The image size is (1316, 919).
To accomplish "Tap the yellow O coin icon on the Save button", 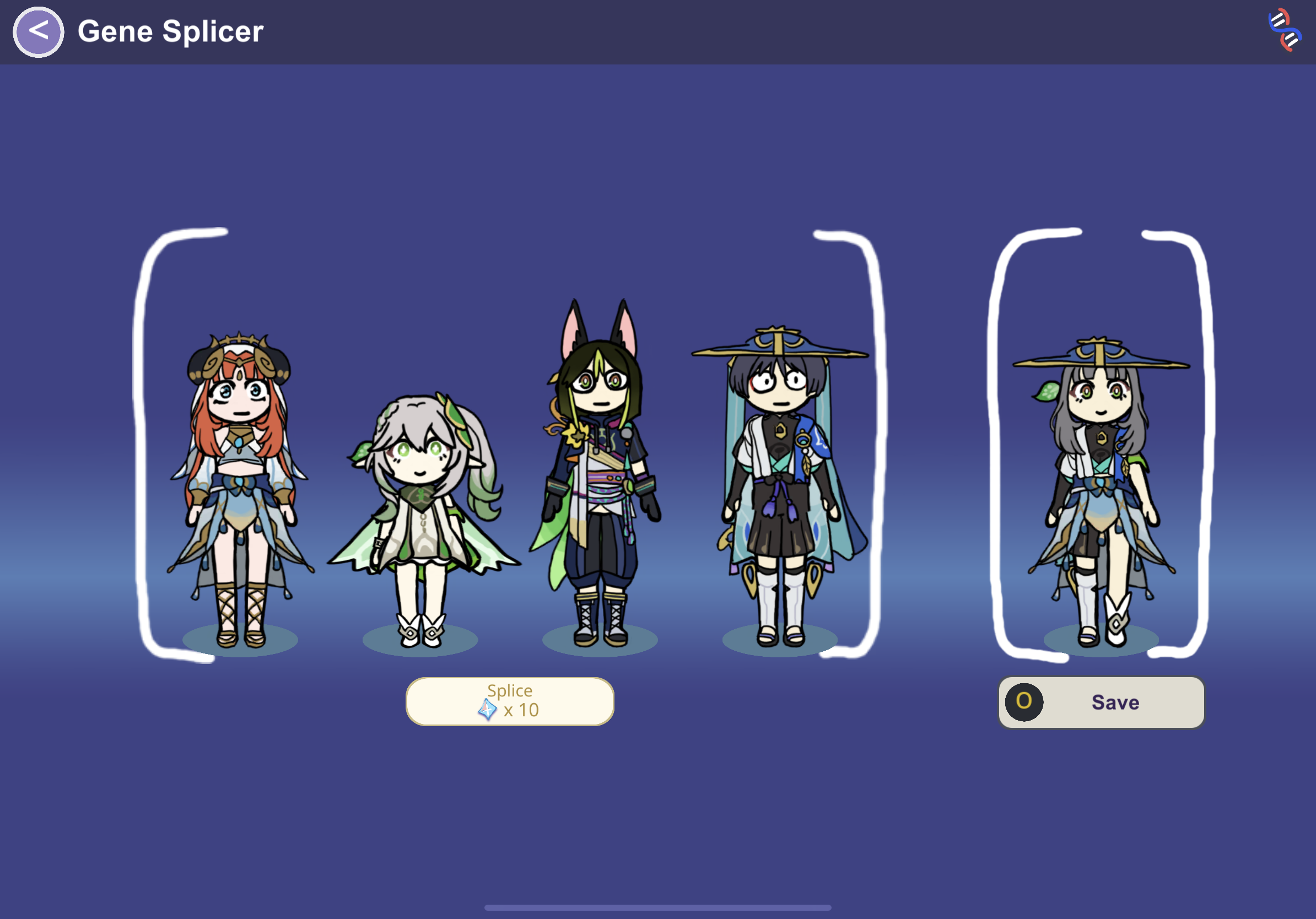I will (x=1024, y=702).
